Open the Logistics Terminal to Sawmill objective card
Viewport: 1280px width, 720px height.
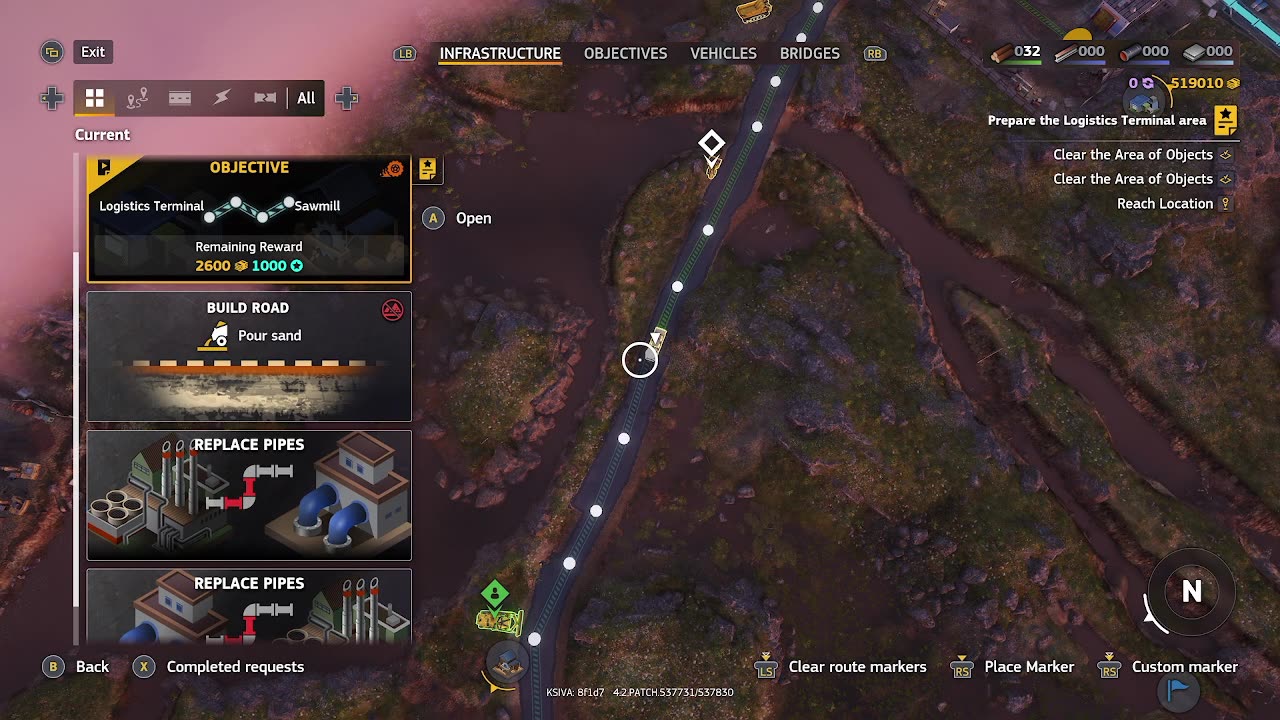(x=249, y=219)
